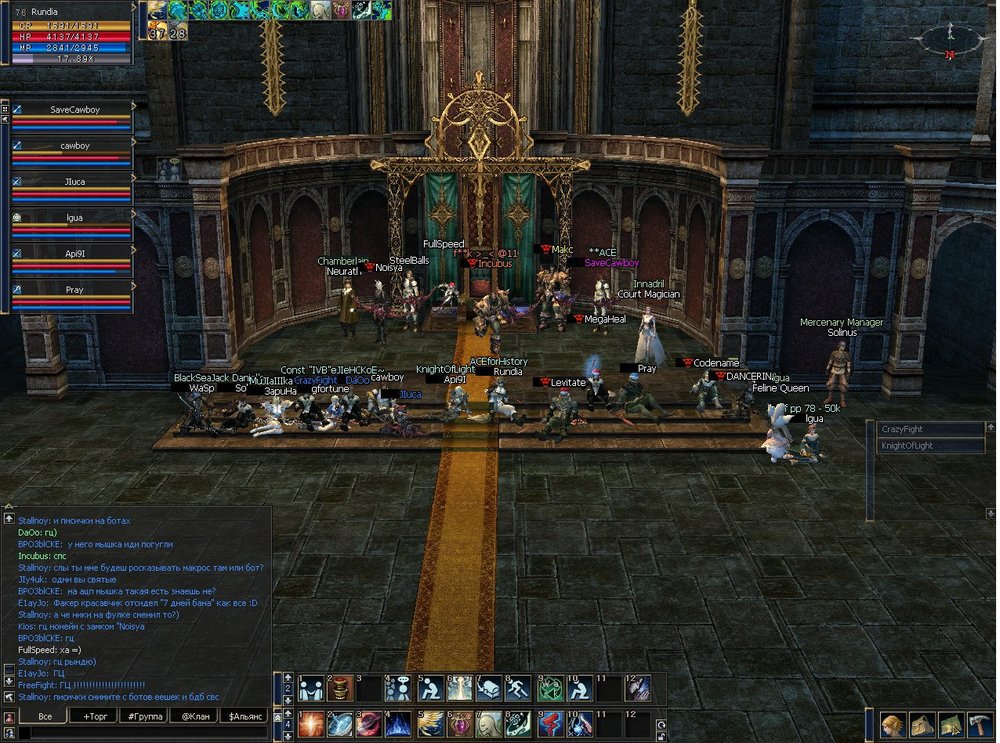Click the party handshake action icon
1000x743 pixels.
[x=312, y=688]
